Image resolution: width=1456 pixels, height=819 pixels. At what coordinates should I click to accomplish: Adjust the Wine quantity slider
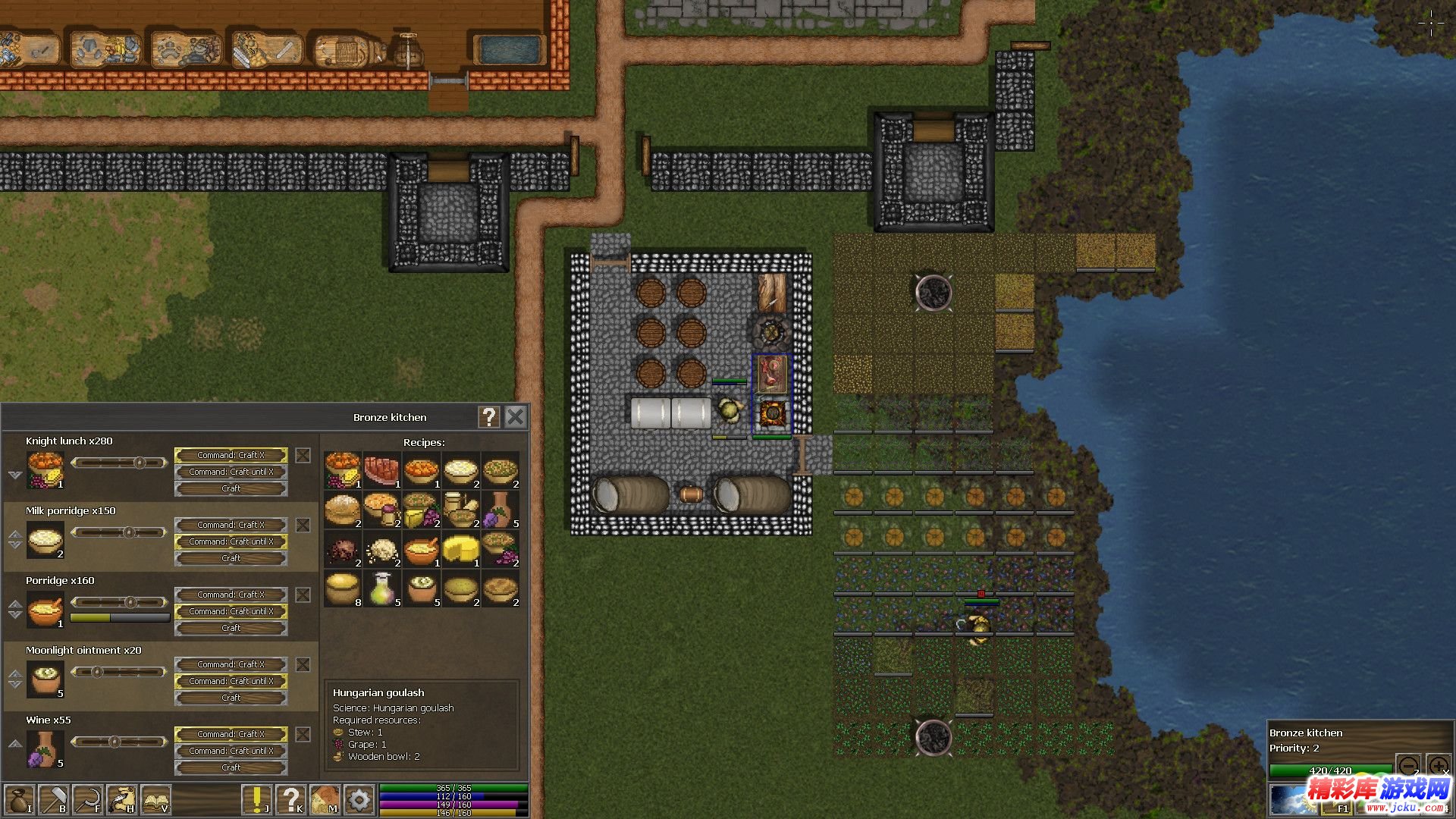(x=115, y=742)
